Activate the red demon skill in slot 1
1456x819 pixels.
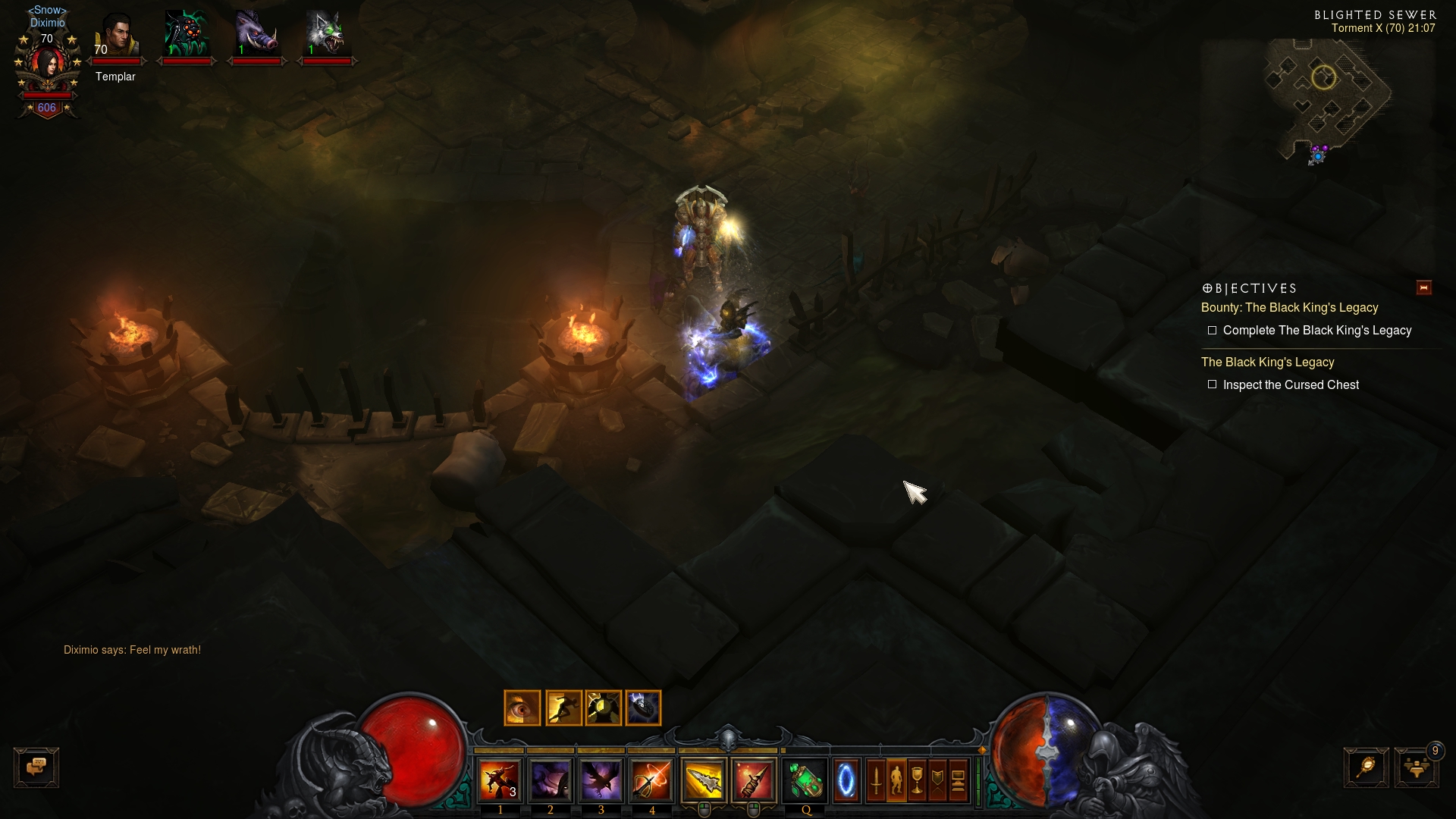pyautogui.click(x=500, y=780)
